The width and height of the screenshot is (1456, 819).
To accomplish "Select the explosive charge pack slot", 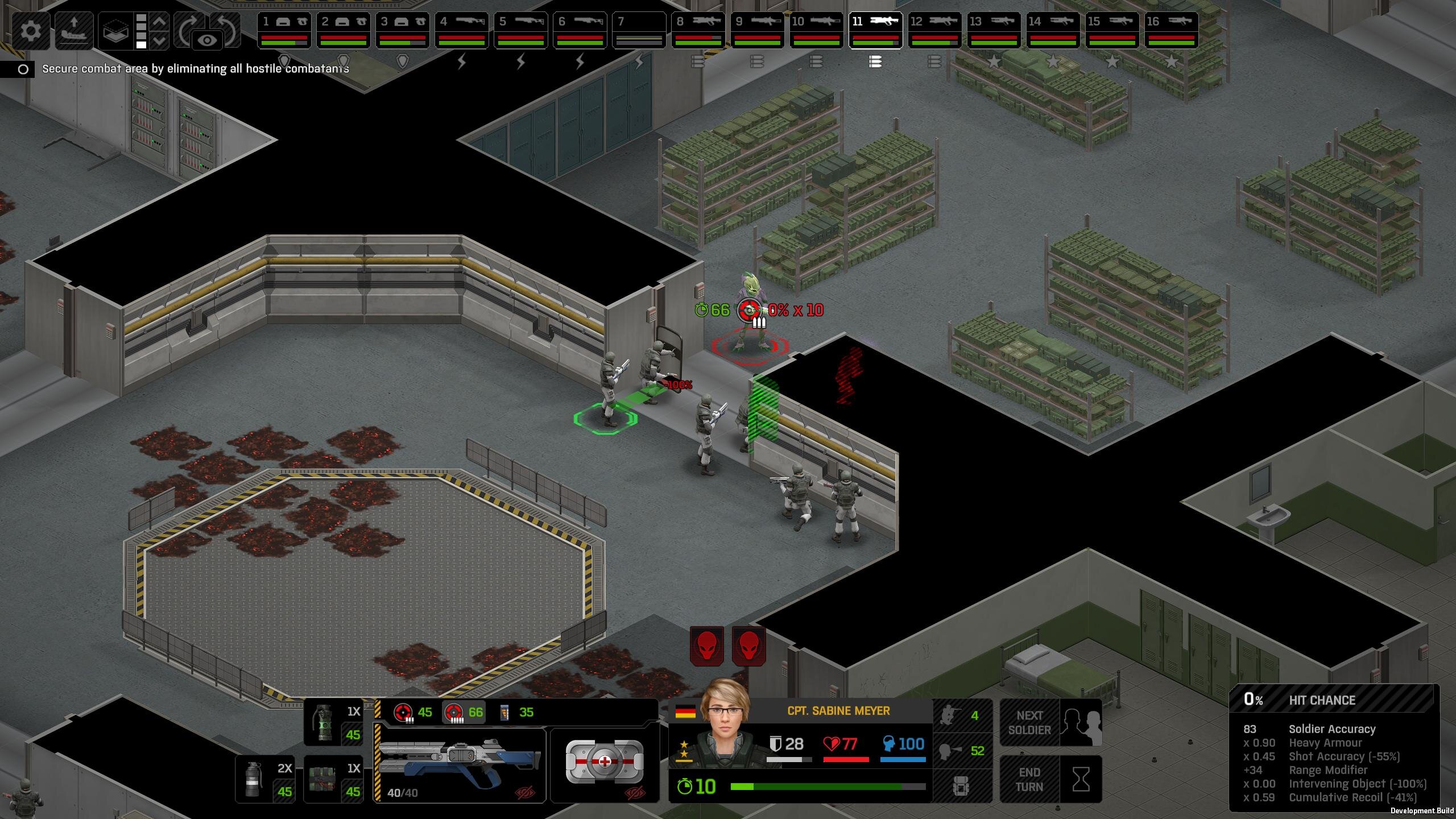I will pyautogui.click(x=334, y=779).
